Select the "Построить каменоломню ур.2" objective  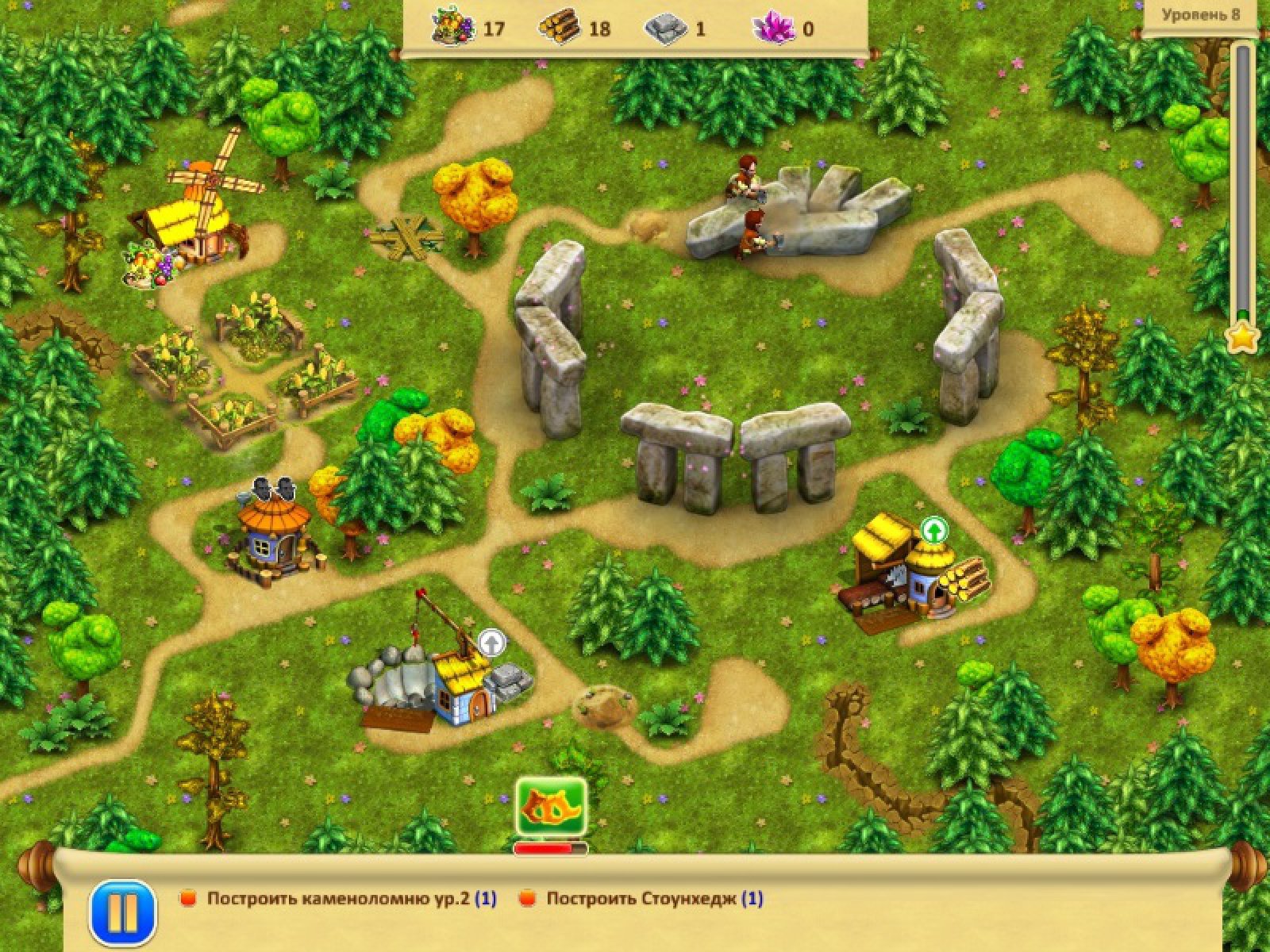click(x=351, y=899)
